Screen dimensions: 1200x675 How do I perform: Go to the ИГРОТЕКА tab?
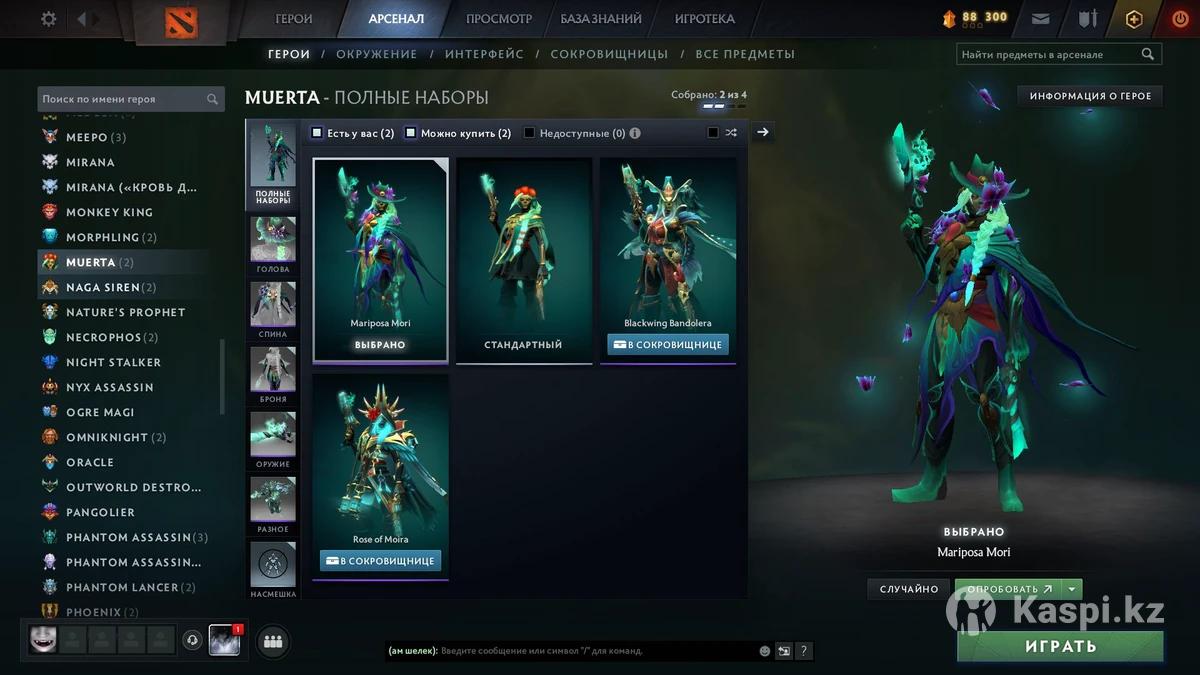pyautogui.click(x=704, y=19)
